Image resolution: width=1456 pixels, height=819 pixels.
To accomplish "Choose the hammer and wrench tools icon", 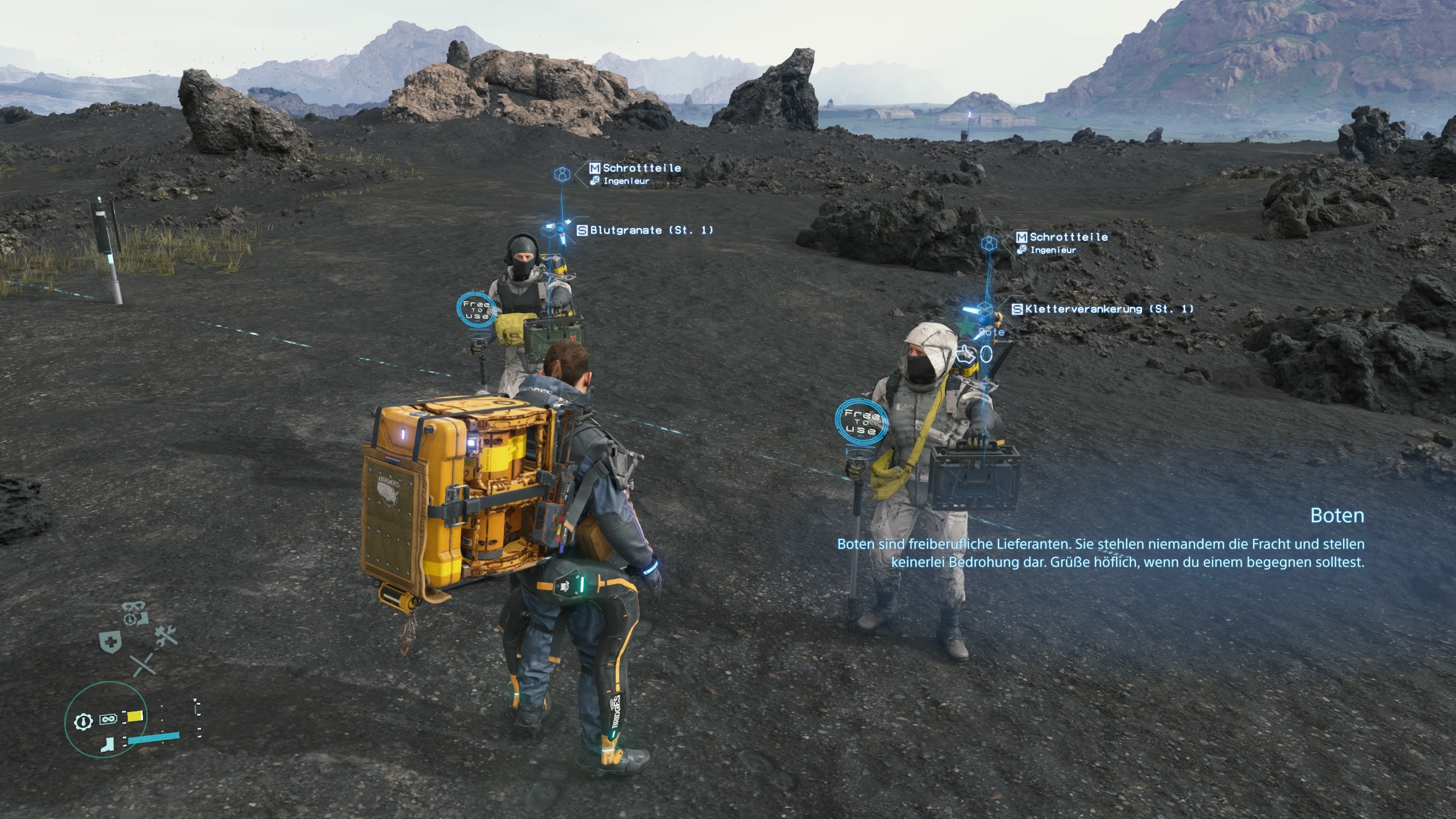I will (166, 636).
